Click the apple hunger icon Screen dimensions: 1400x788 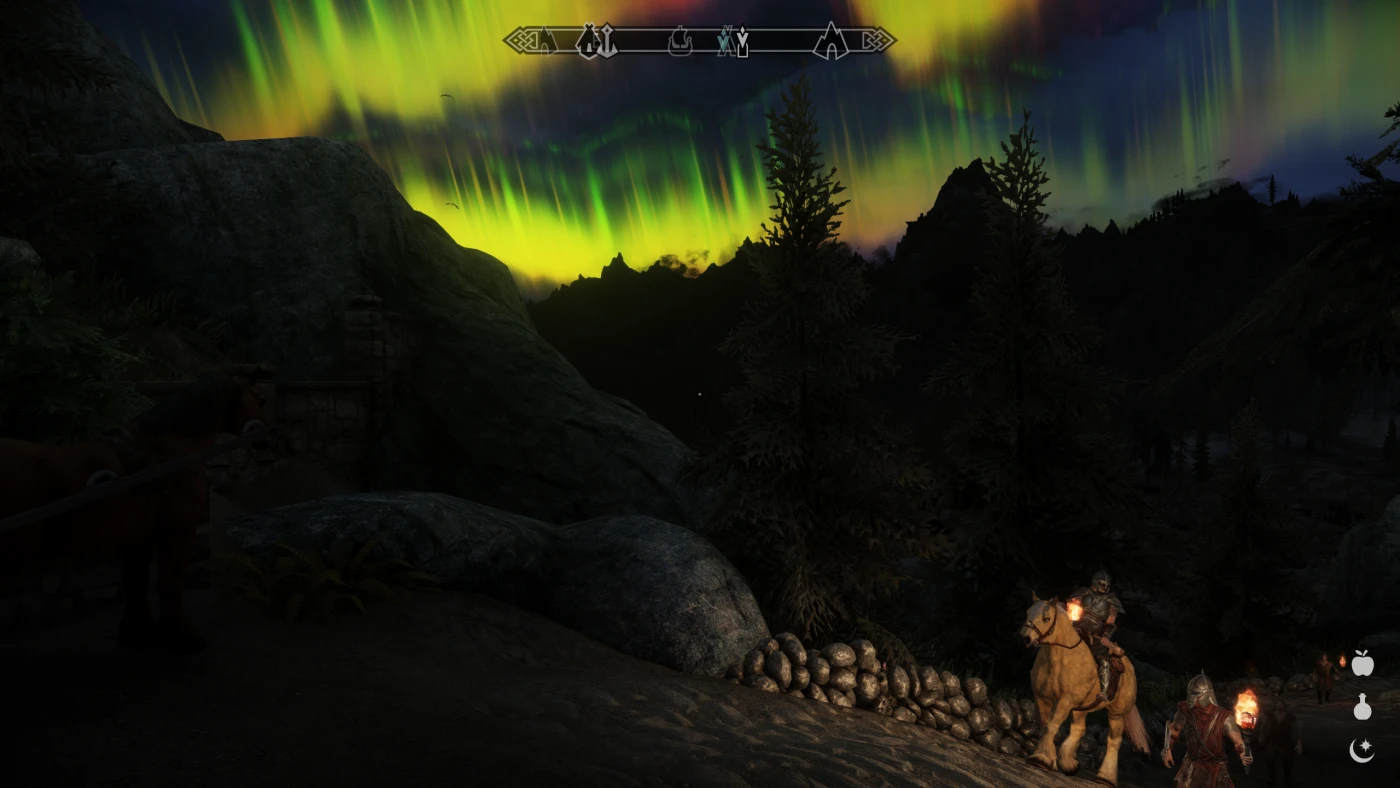(1362, 663)
